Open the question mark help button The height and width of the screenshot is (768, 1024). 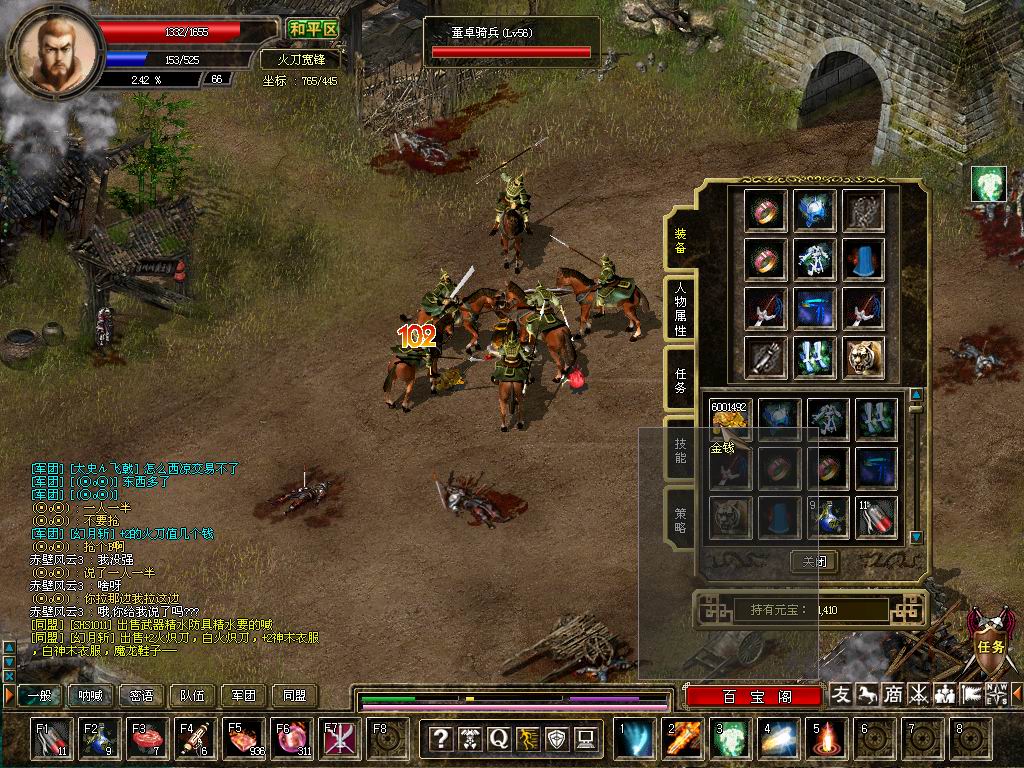(440, 739)
